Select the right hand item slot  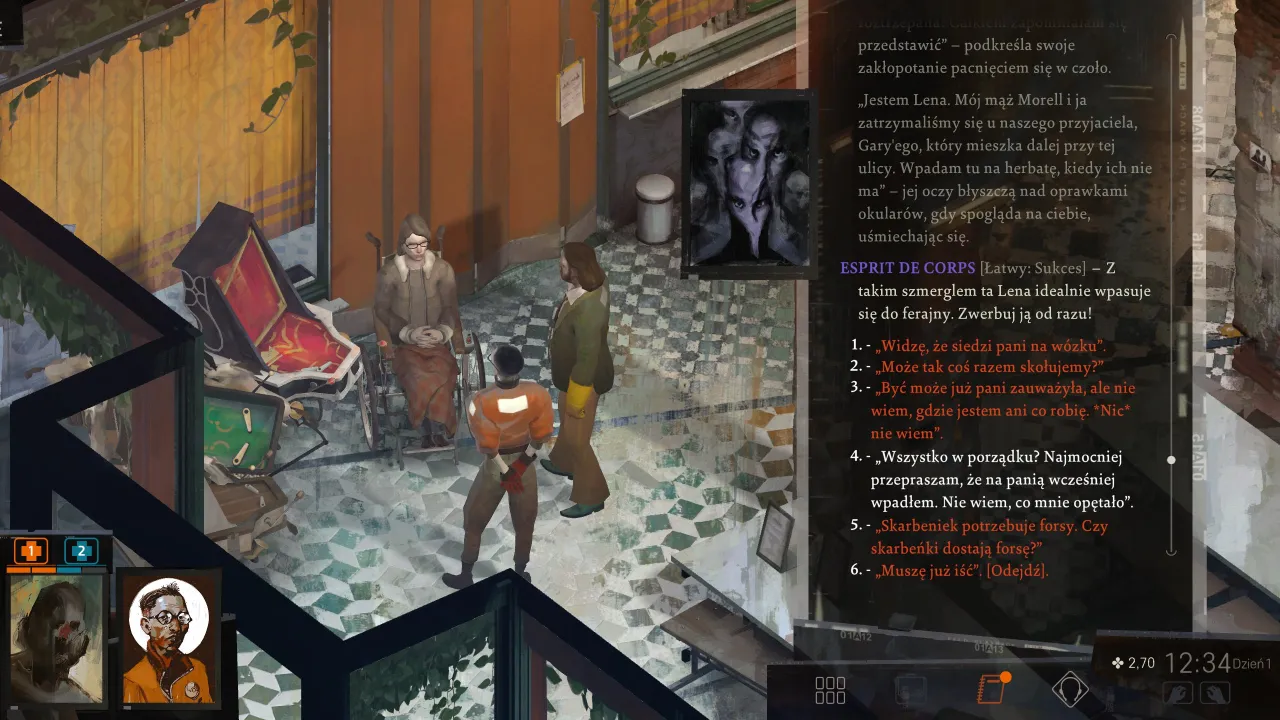pyautogui.click(x=1215, y=692)
